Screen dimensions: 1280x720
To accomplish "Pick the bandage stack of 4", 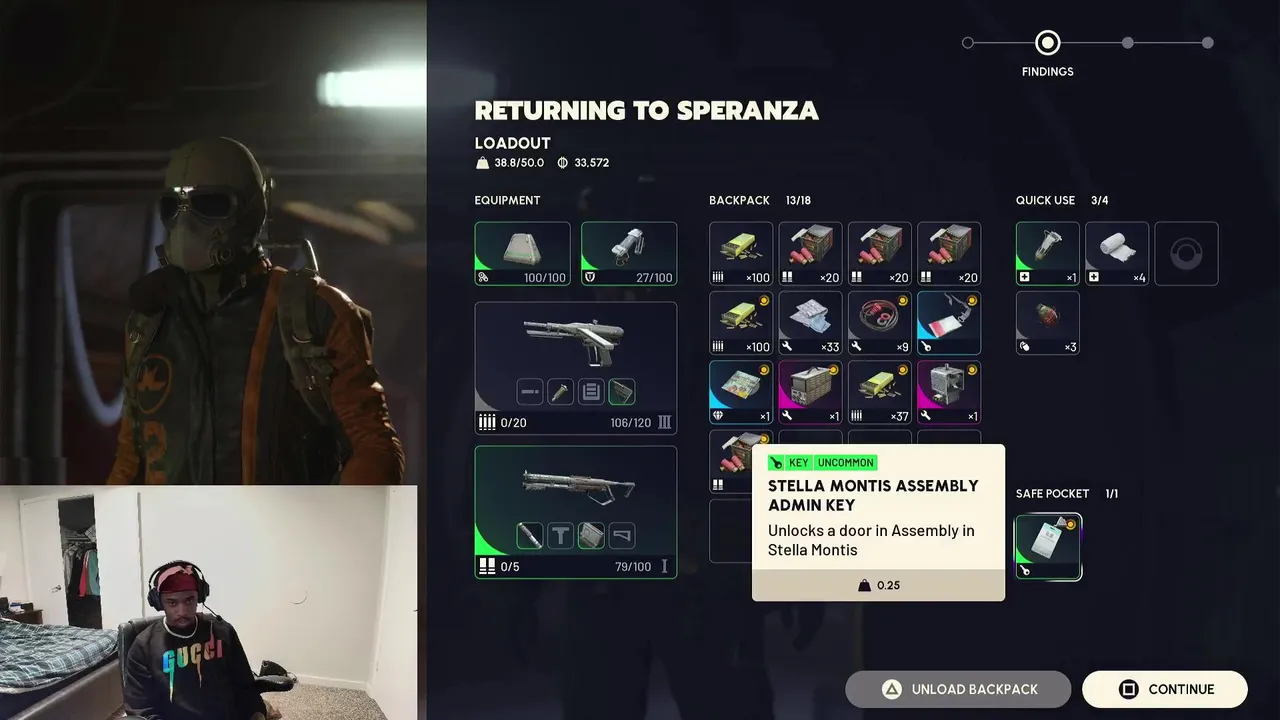I will click(1117, 254).
